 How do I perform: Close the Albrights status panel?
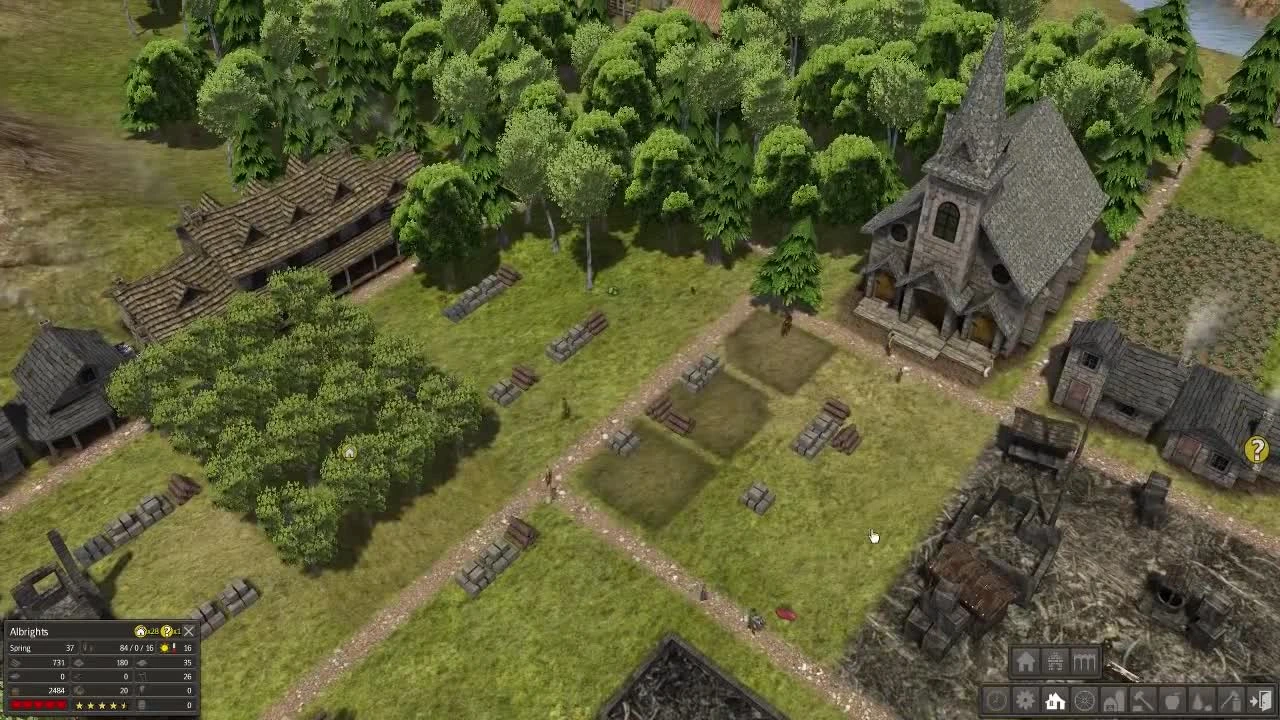[x=188, y=631]
